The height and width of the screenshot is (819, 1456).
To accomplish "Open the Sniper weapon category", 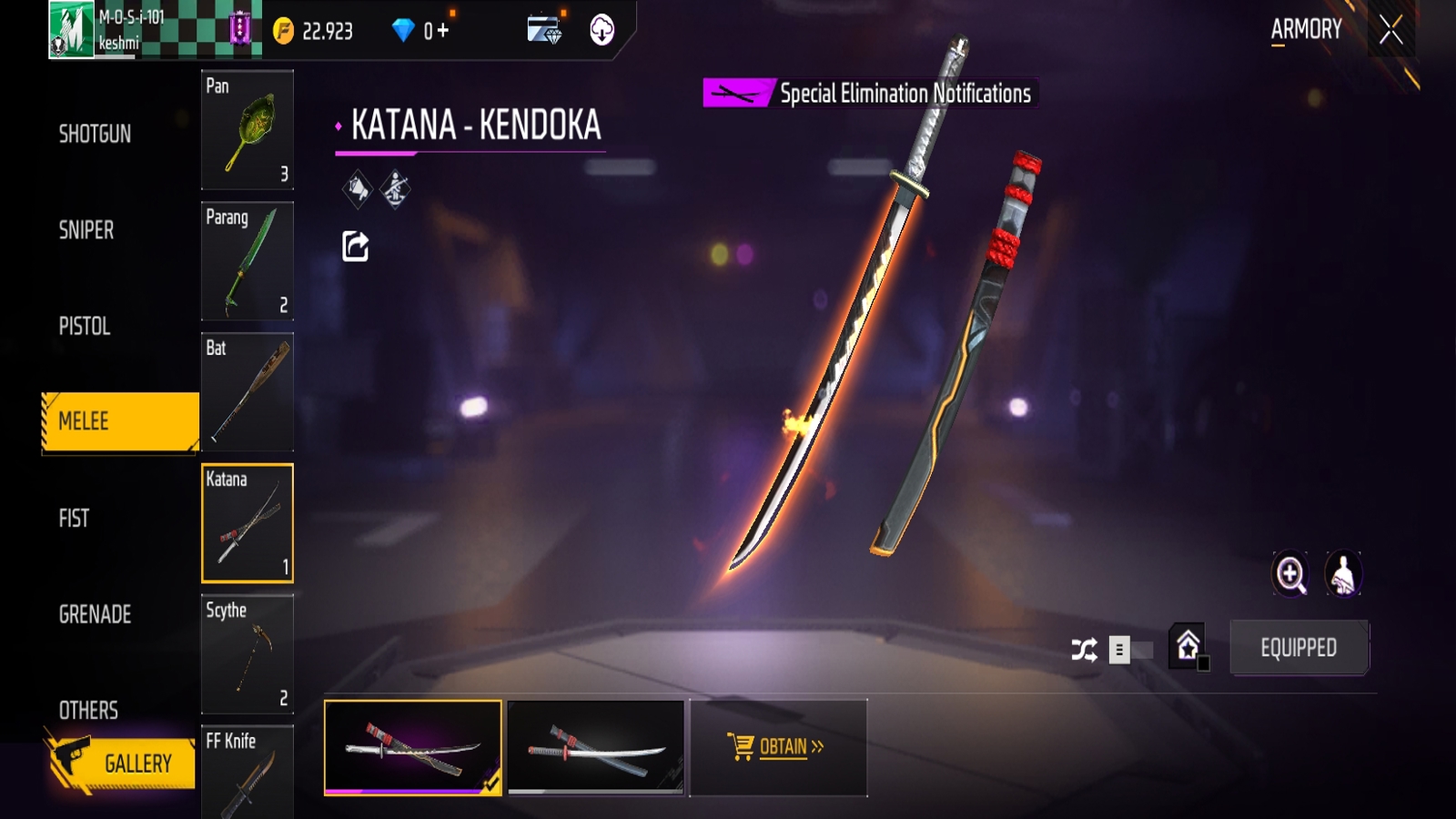I will (86, 230).
